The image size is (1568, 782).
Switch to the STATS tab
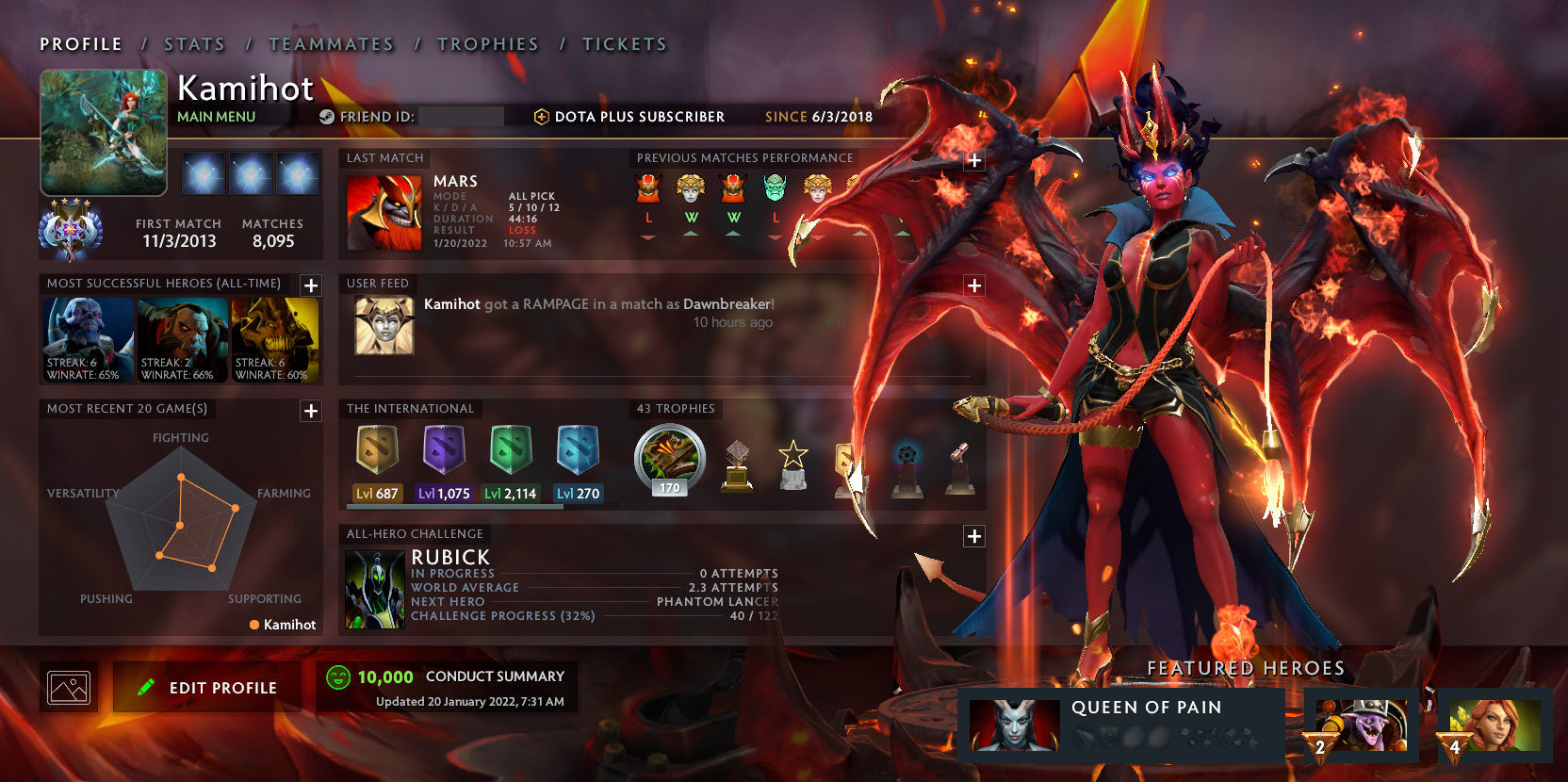pos(193,43)
